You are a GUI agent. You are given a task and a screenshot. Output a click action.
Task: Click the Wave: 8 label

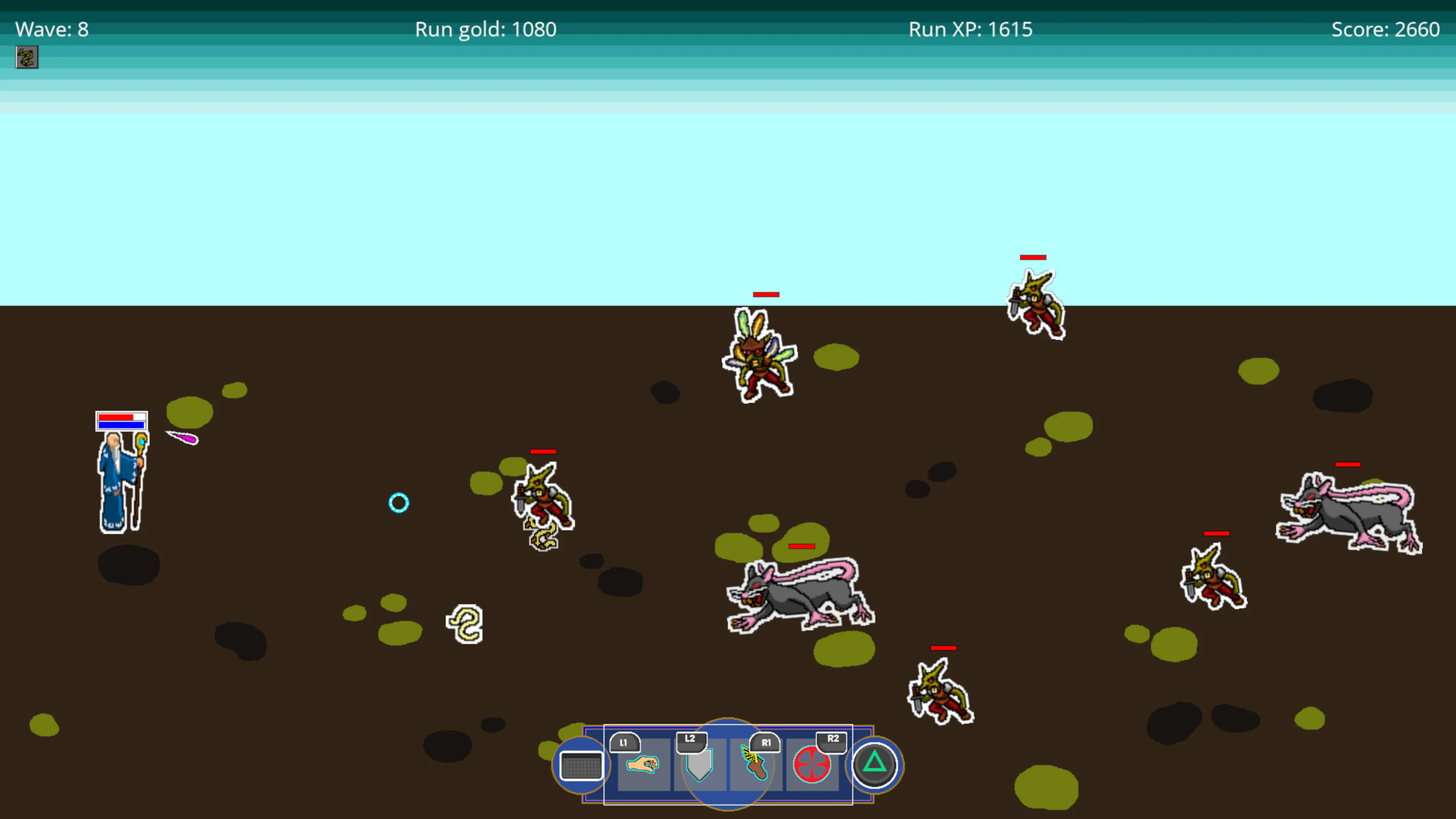coord(52,29)
